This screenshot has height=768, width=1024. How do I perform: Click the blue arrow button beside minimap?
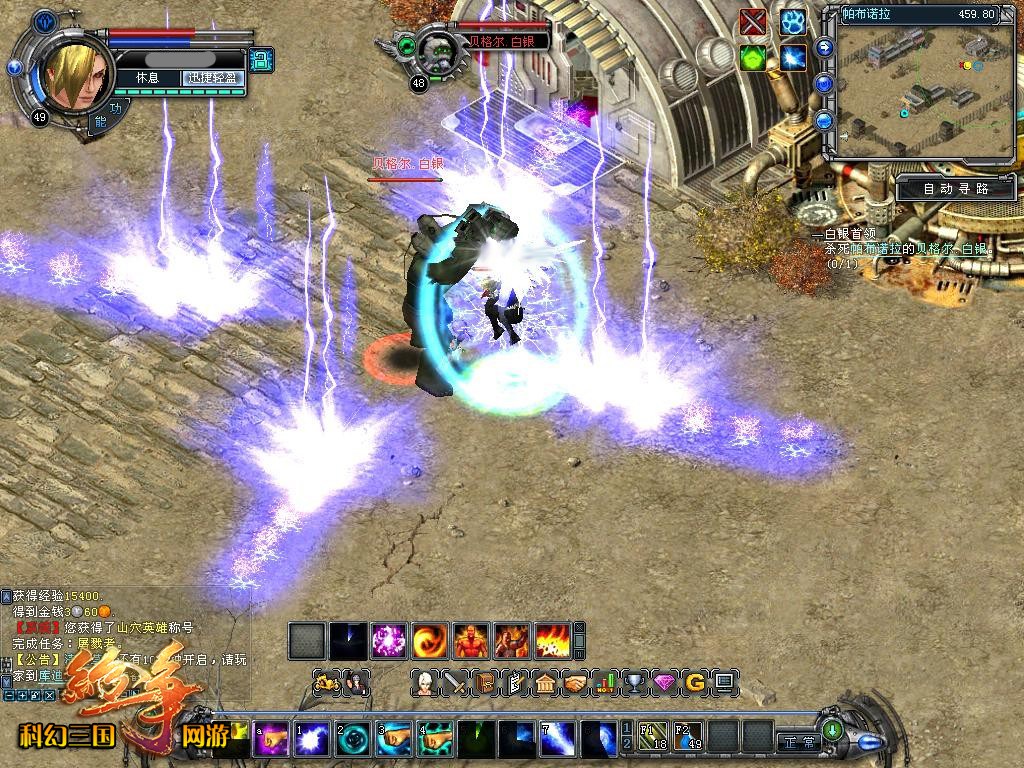tap(825, 47)
